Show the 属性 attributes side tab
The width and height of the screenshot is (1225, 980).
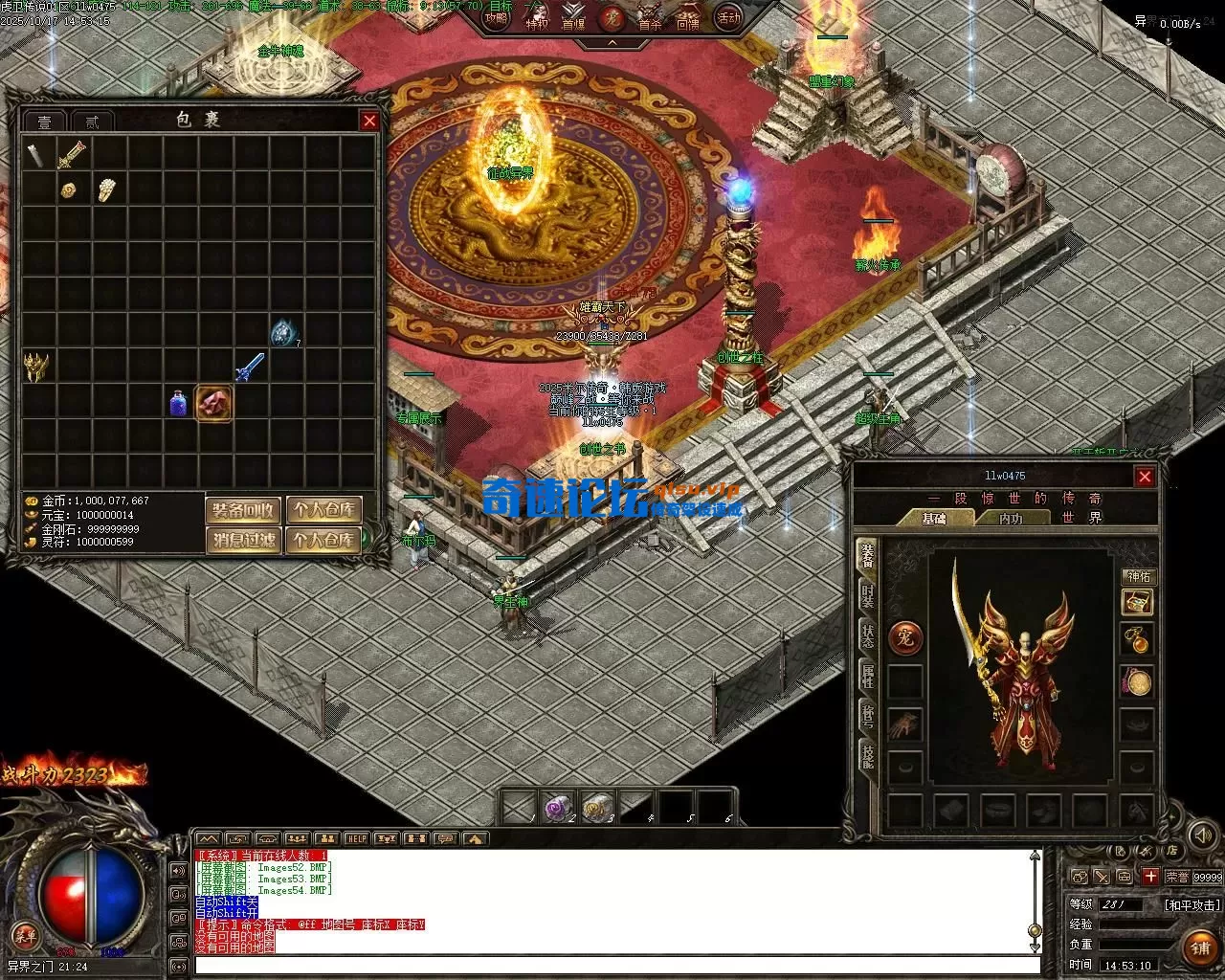pos(867,675)
